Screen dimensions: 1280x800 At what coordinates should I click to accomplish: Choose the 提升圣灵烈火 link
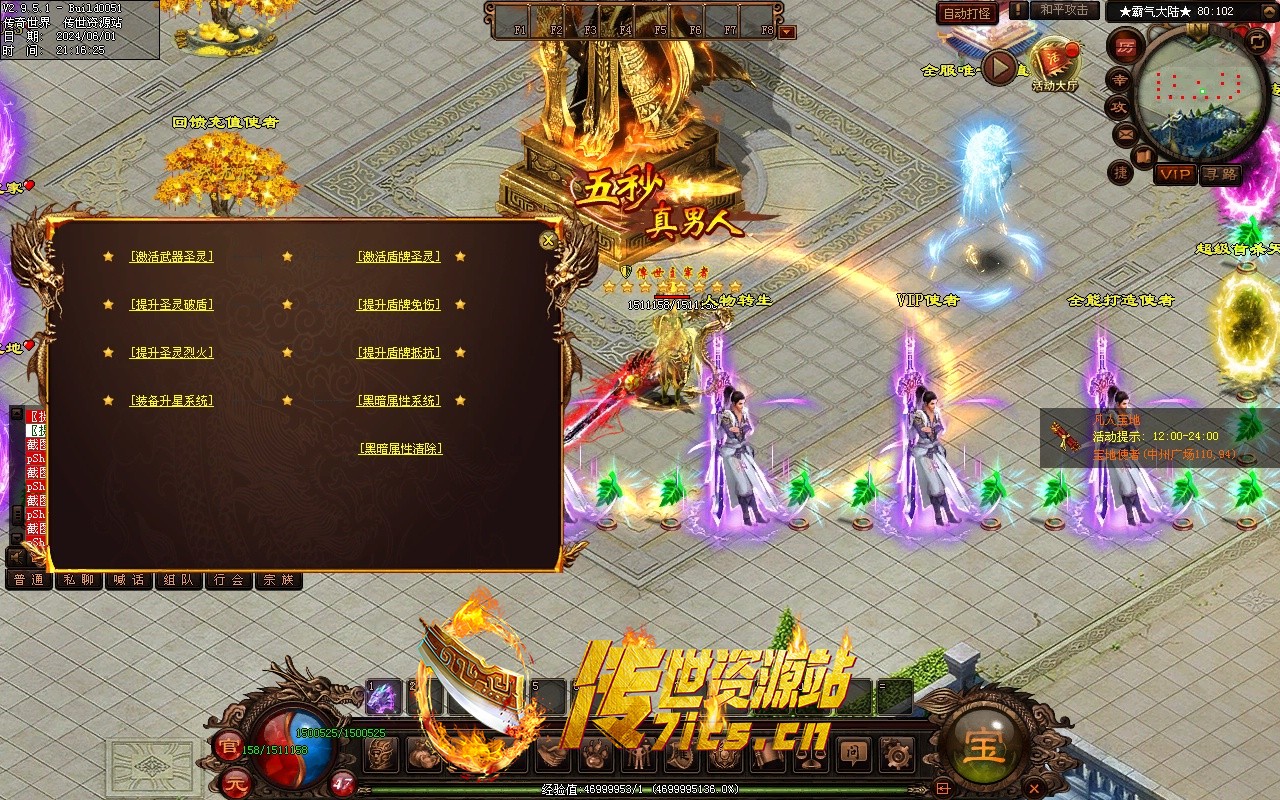click(x=171, y=353)
